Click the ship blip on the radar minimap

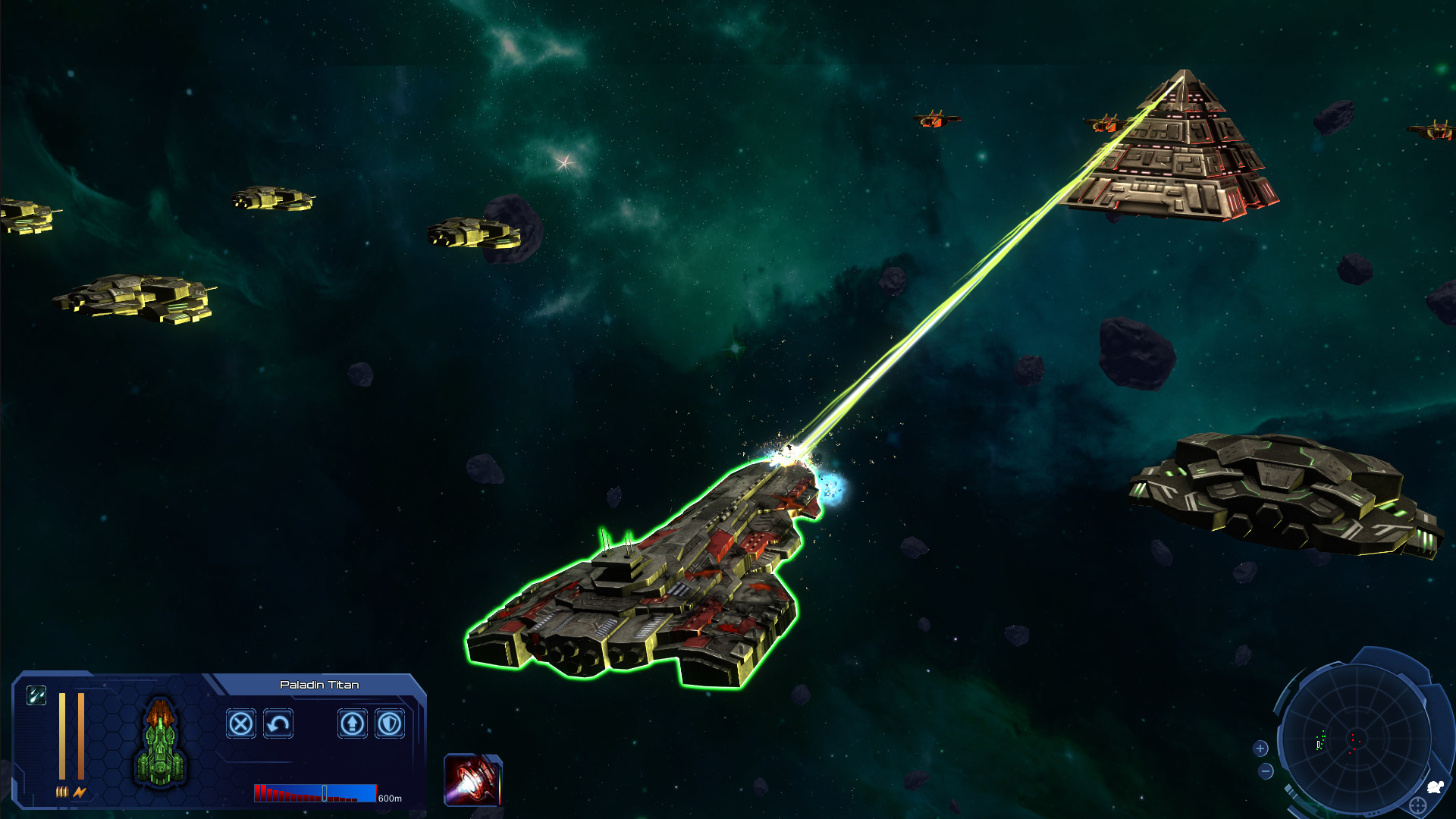pyautogui.click(x=1318, y=744)
